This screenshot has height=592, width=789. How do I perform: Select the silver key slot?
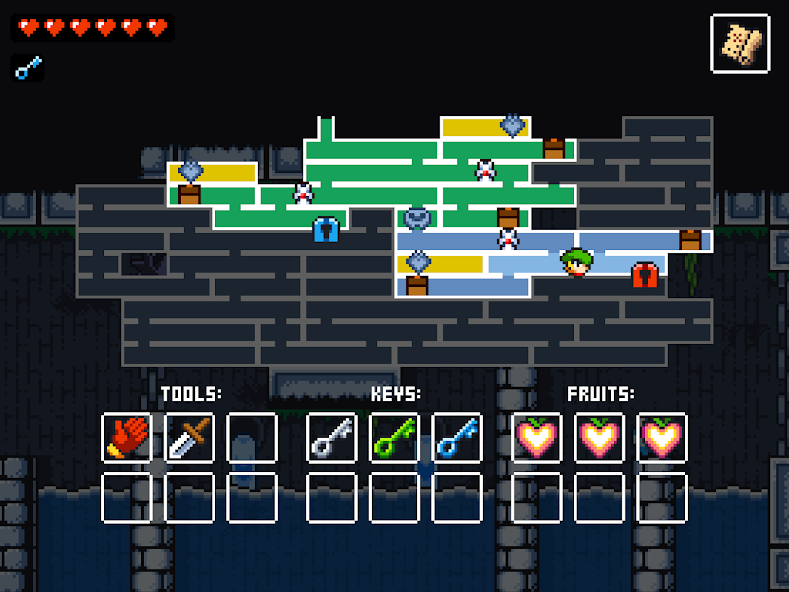pos(332,438)
